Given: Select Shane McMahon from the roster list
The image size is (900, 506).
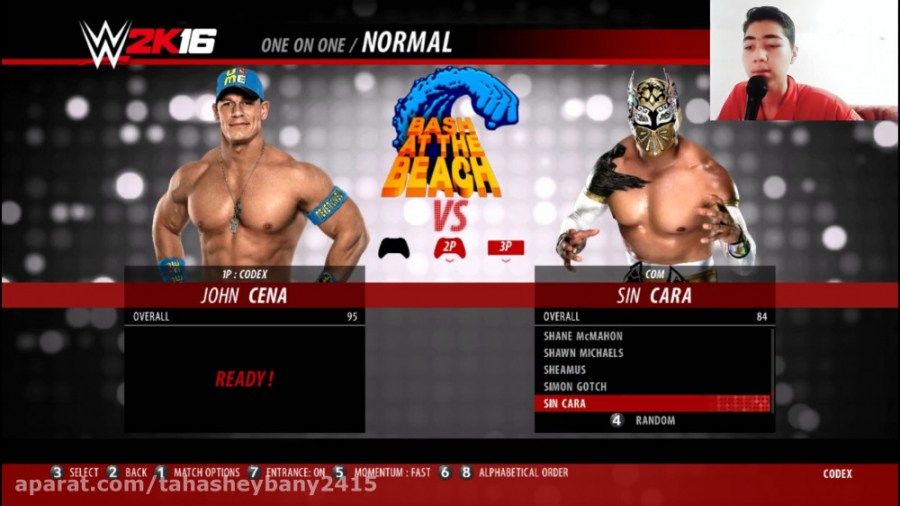Looking at the screenshot, I should [x=583, y=336].
